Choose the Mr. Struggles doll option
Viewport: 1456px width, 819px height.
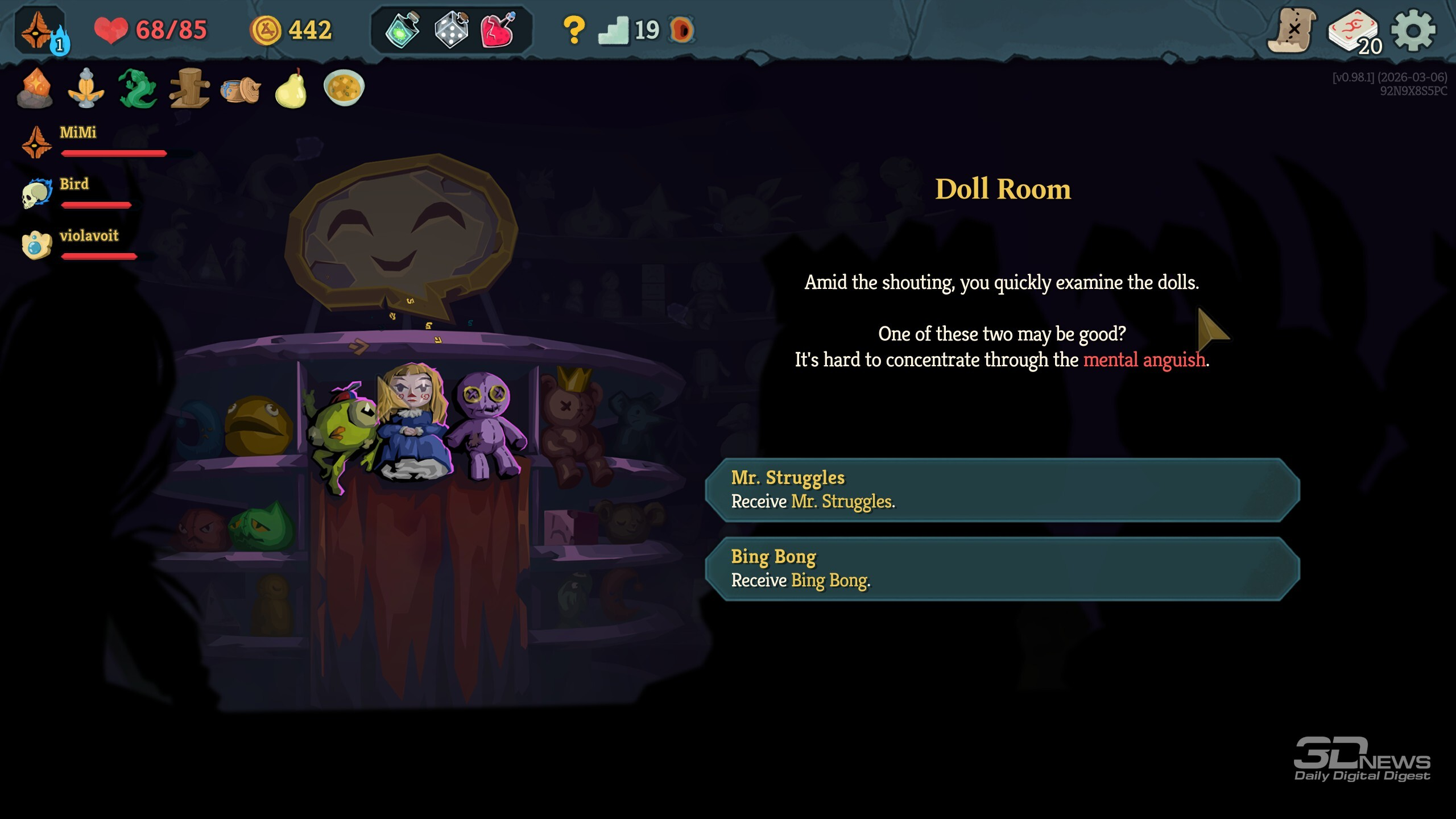click(x=1002, y=490)
